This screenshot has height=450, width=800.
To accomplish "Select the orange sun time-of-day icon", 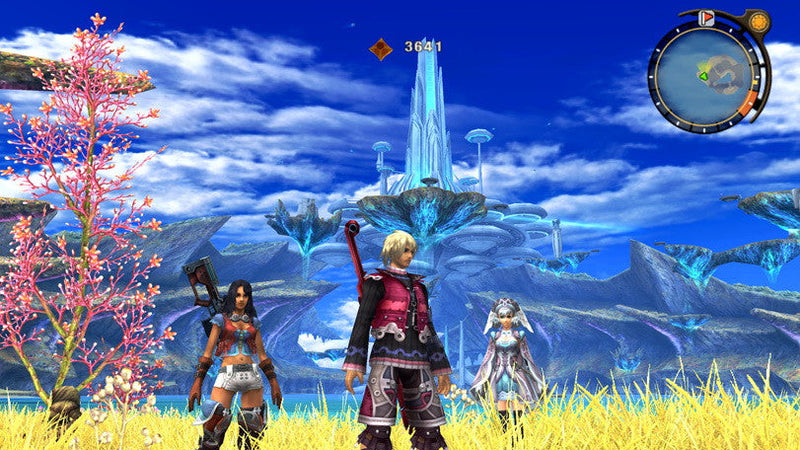I will click(x=759, y=21).
